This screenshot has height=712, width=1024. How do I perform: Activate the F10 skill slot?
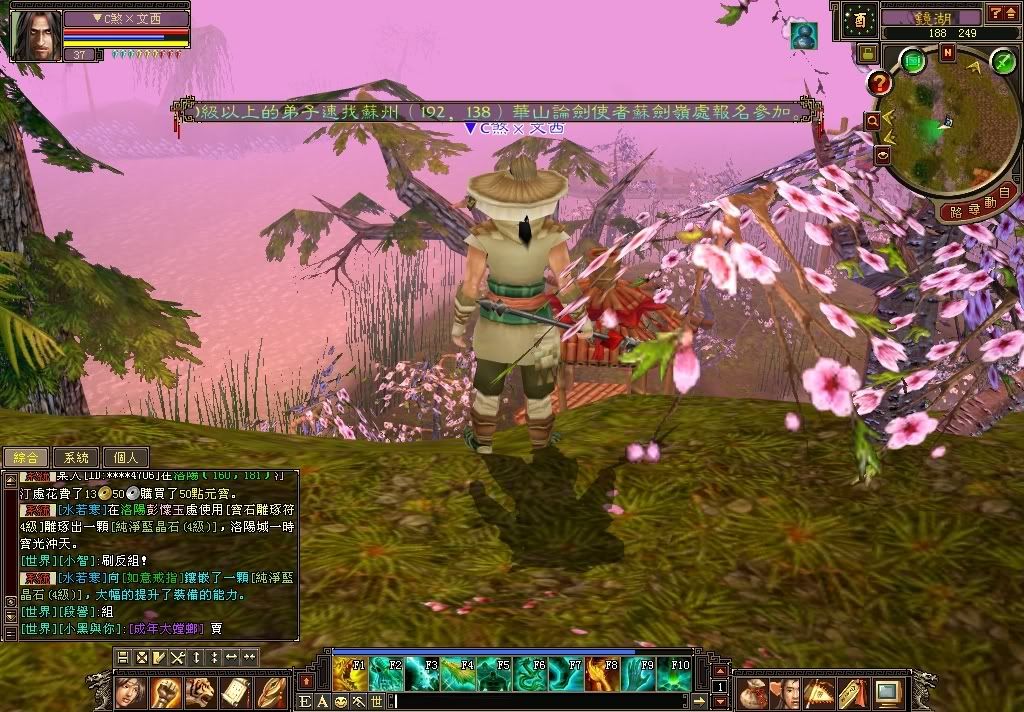(674, 674)
